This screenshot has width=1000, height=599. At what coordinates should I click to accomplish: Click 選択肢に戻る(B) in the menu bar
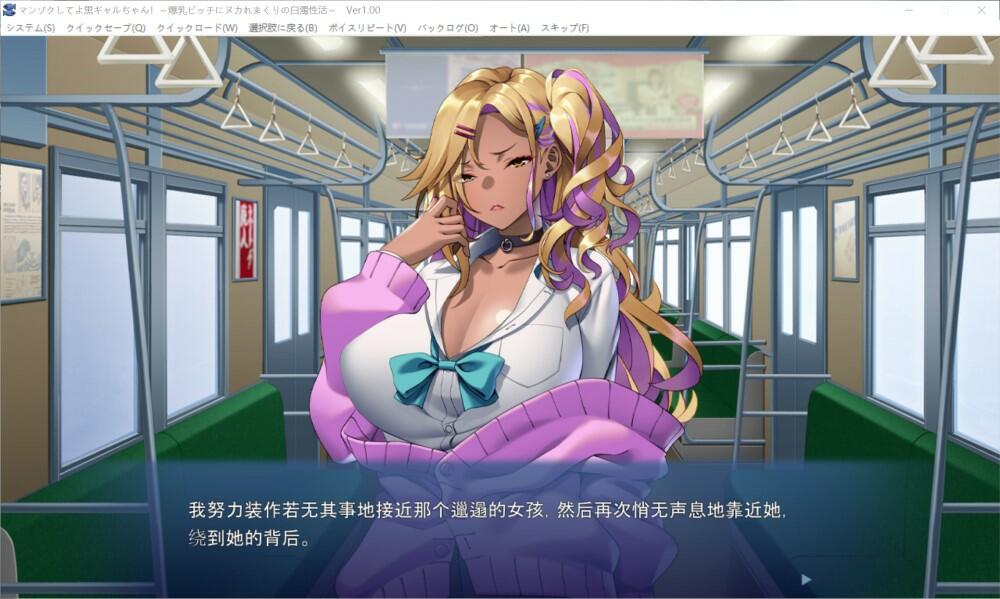coord(283,28)
